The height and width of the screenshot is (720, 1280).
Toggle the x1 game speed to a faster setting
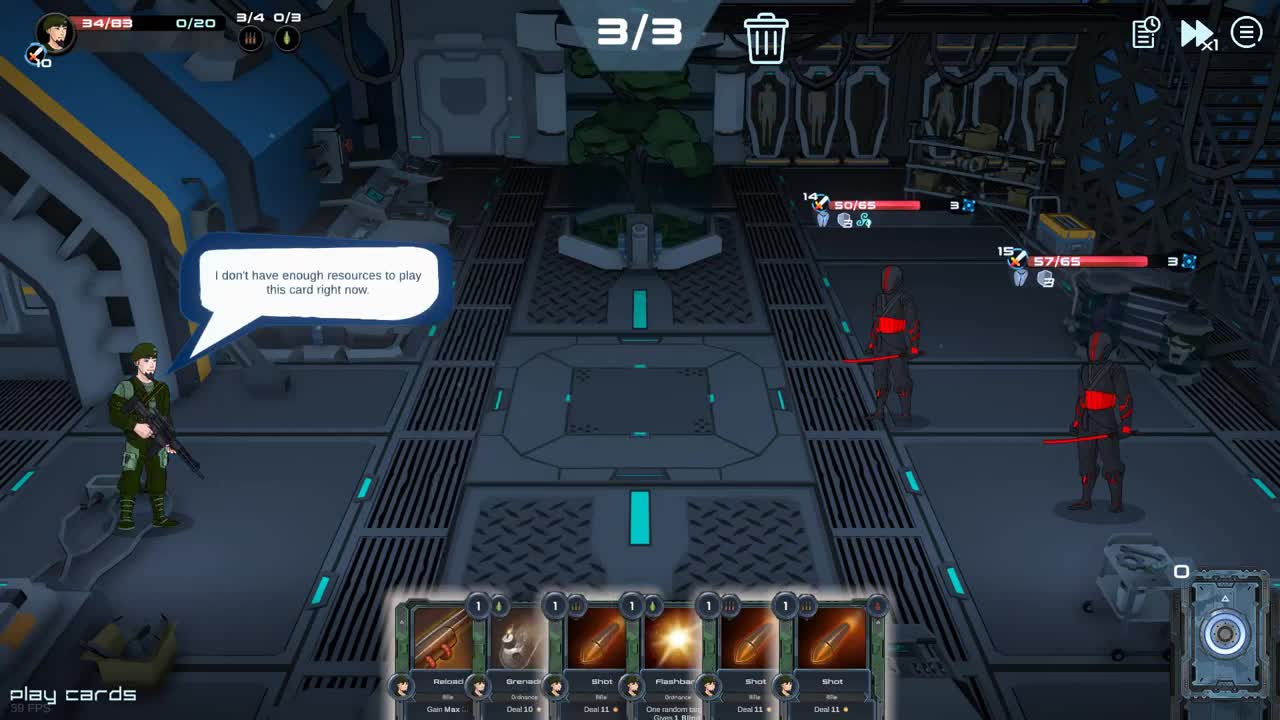[x=1196, y=33]
